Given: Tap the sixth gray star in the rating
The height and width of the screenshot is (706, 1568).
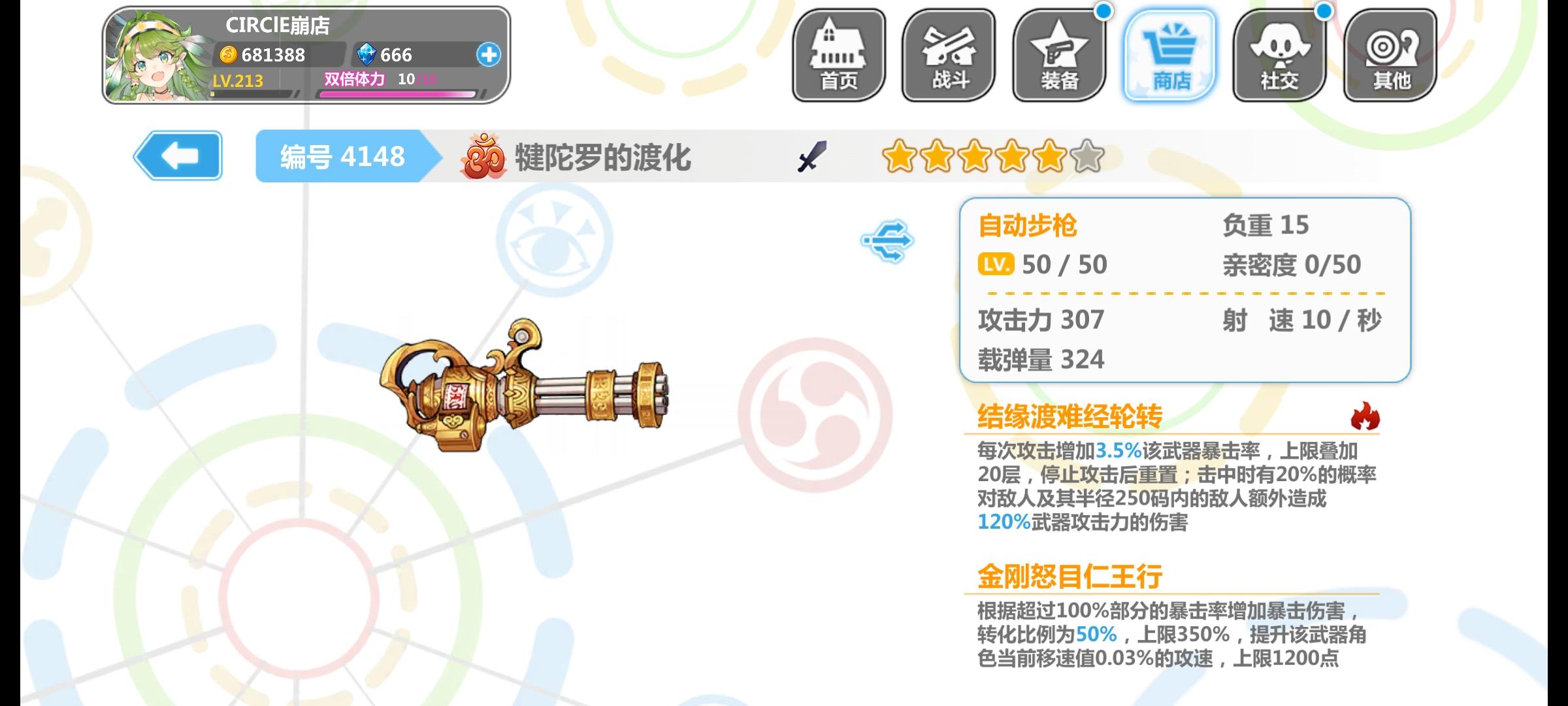Looking at the screenshot, I should 1086,157.
